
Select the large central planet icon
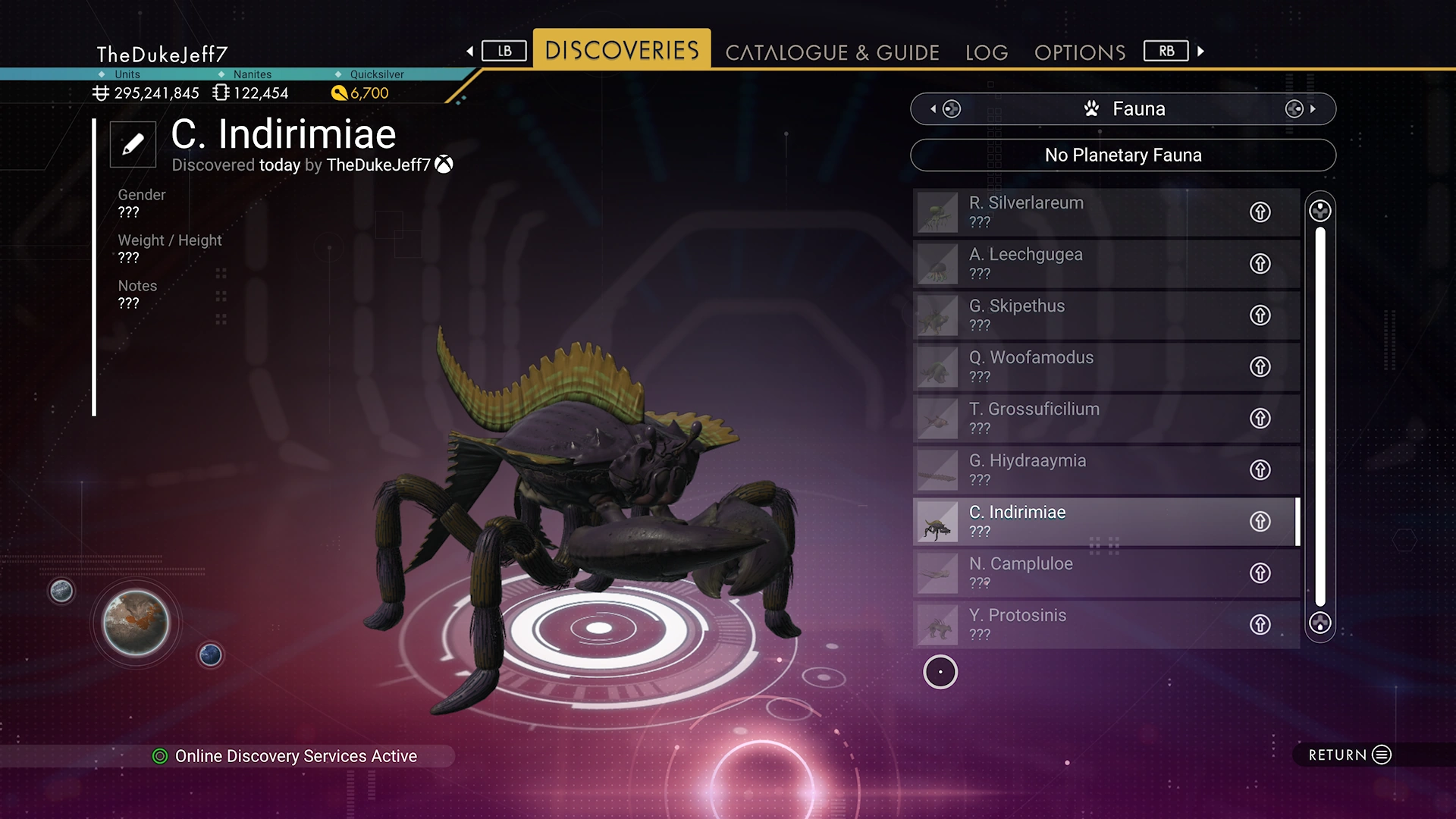[x=136, y=623]
